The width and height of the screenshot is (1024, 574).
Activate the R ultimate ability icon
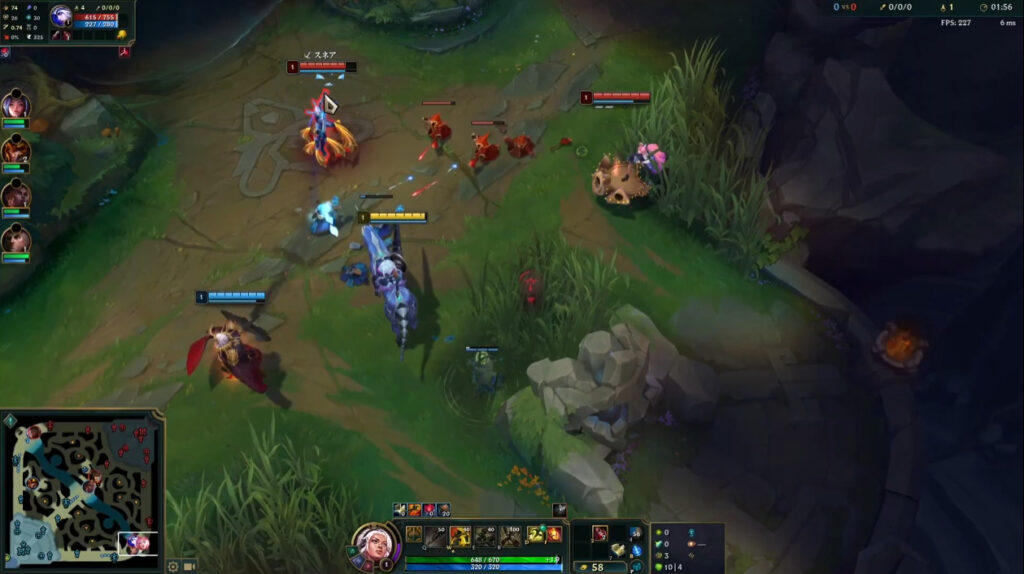(510, 536)
